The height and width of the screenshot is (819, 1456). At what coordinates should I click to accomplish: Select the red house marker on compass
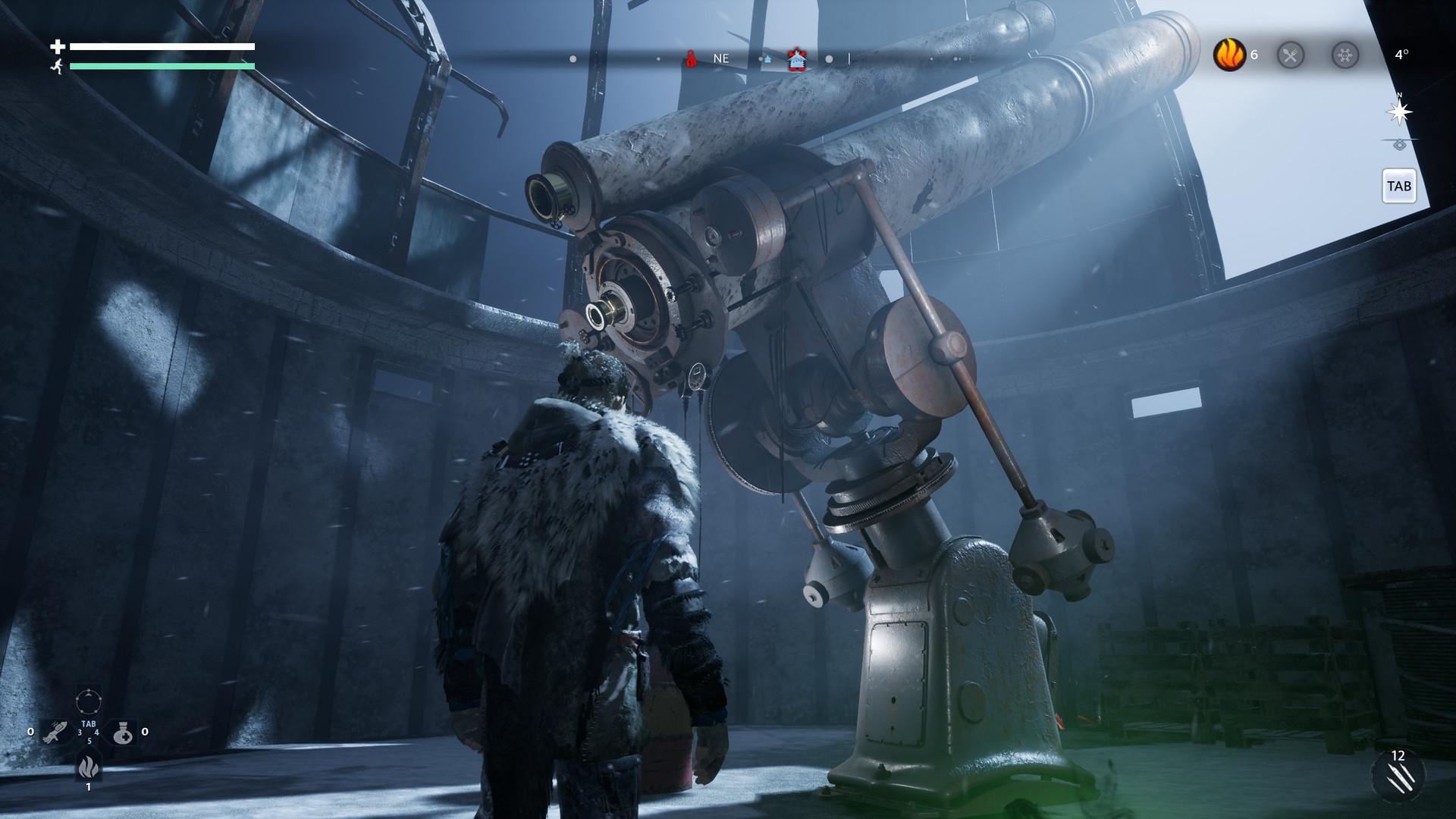(795, 58)
